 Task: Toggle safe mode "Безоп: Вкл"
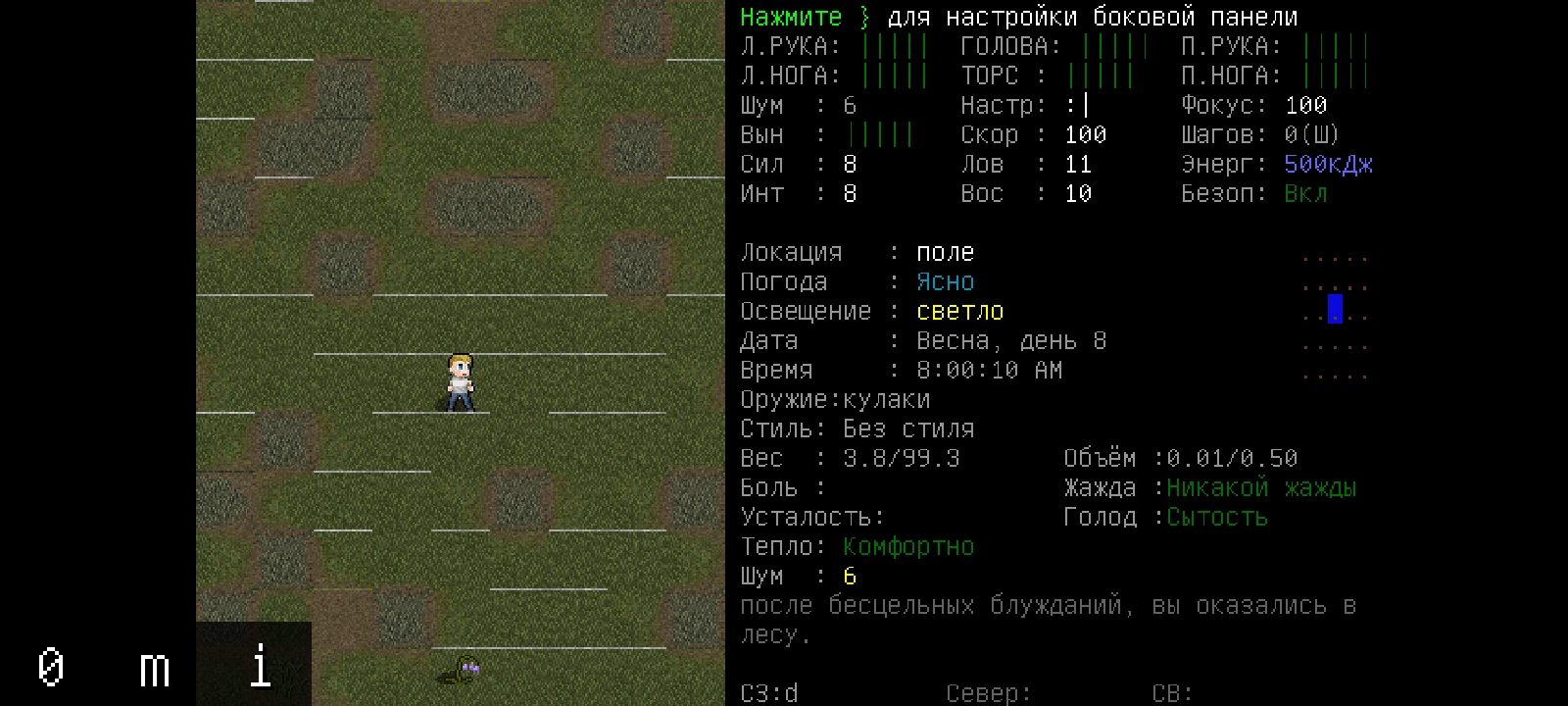tap(1306, 193)
